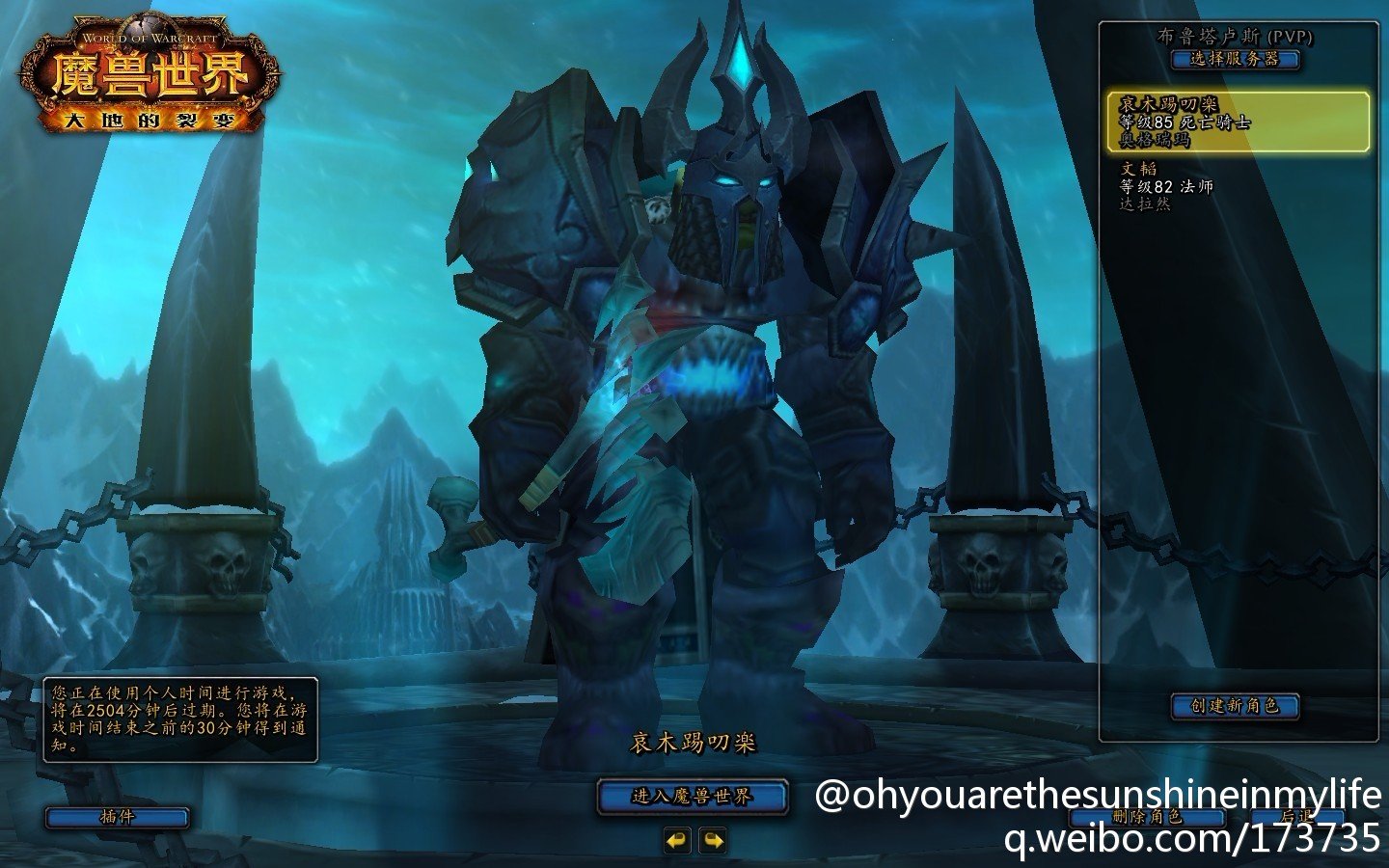Screen dimensions: 1389x868
Task: Enter the game with 进入魔兽世界
Action: 692,797
